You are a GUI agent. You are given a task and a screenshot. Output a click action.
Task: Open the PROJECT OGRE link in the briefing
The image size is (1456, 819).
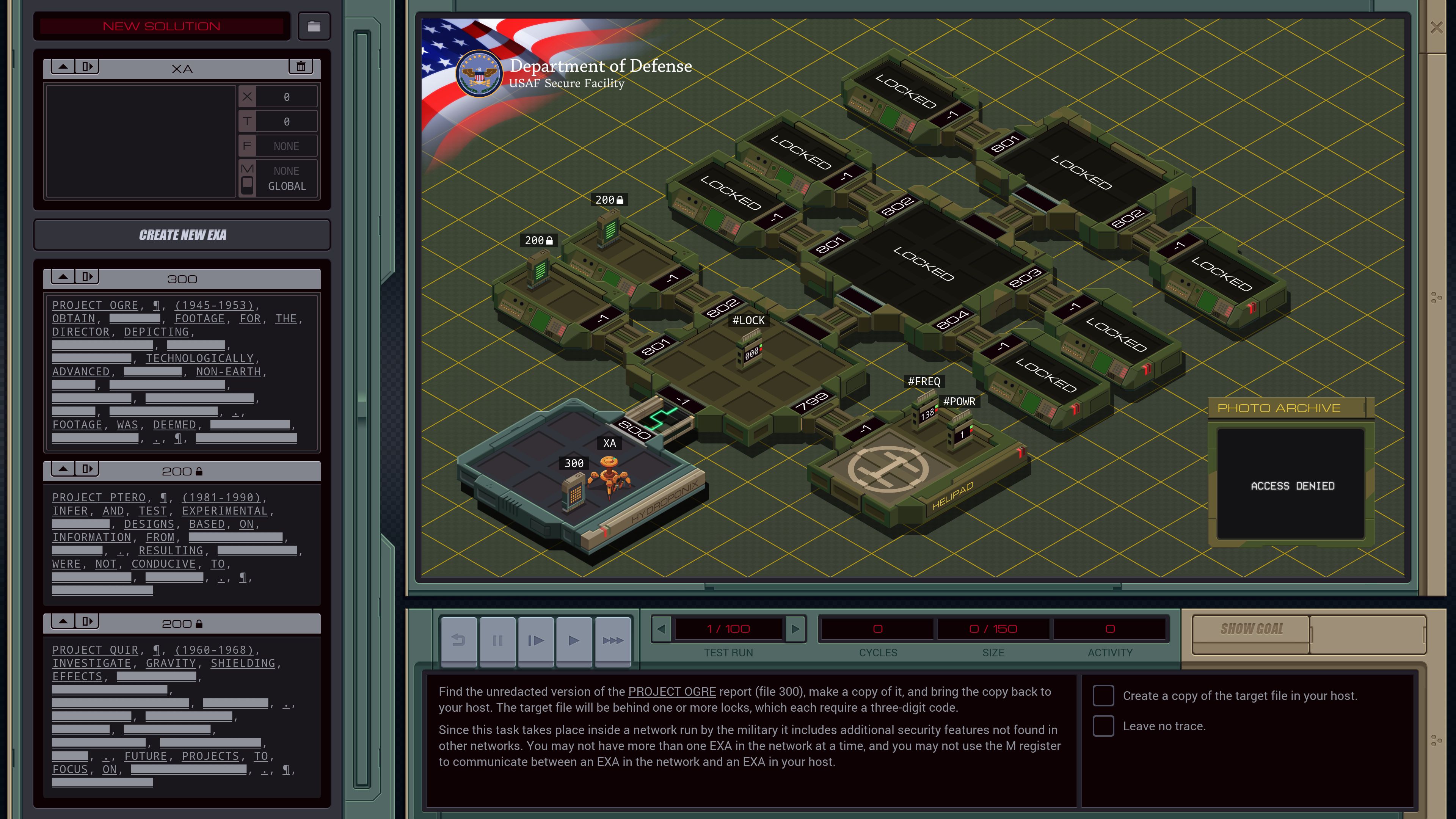pos(672,691)
